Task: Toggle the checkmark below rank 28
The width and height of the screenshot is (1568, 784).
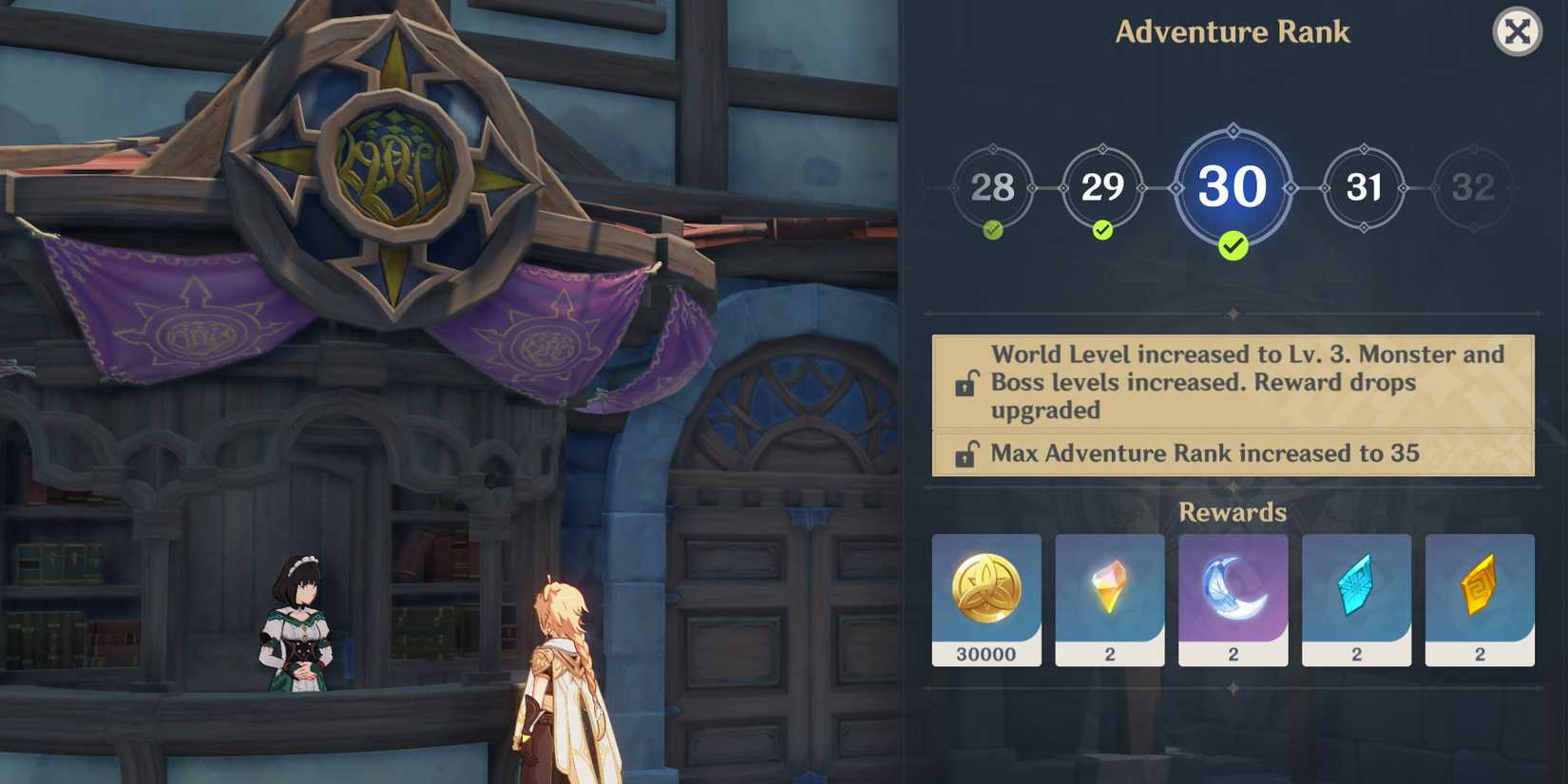Action: coord(991,228)
